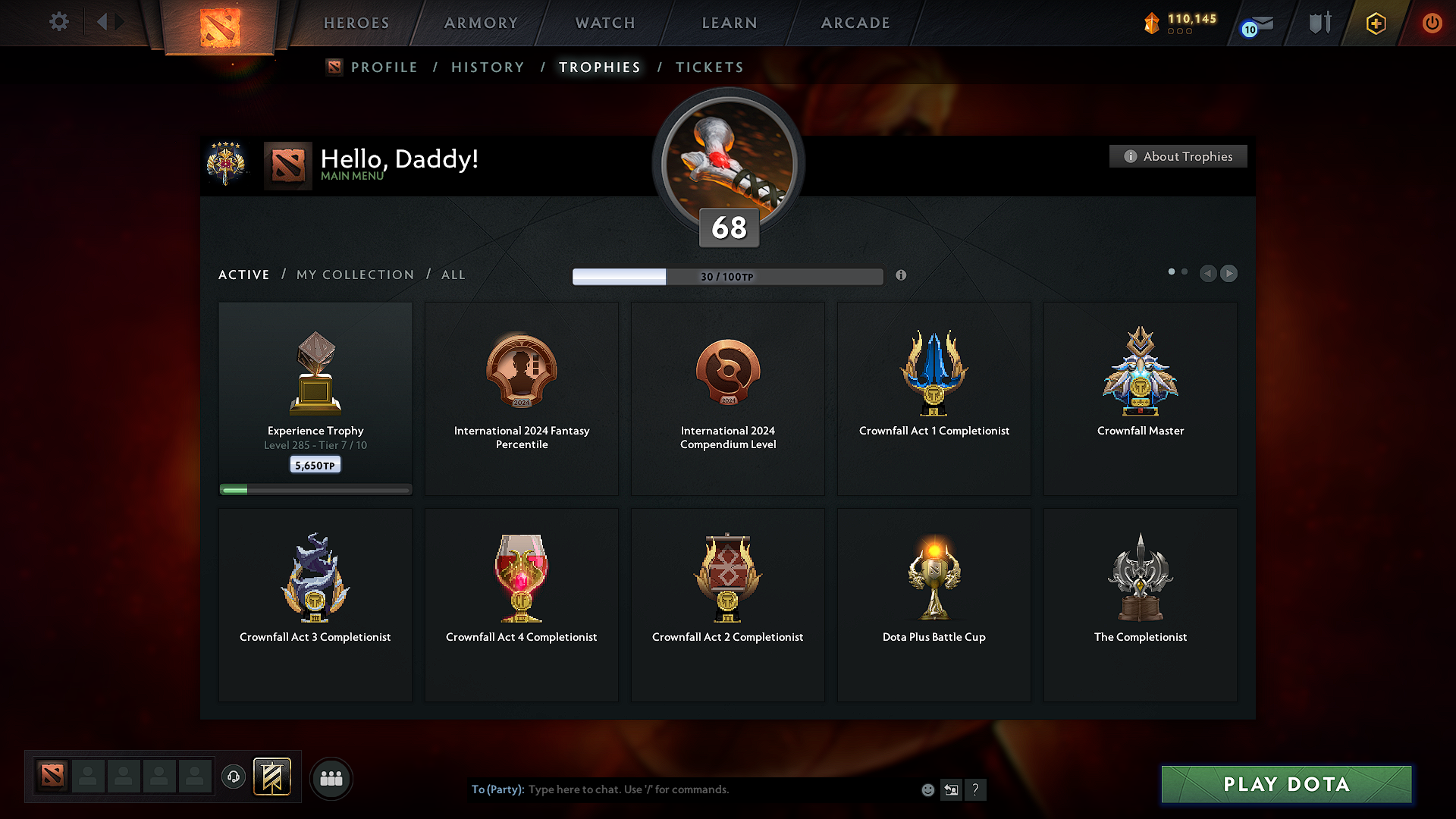Click the voice chat headset icon
Screen dimensions: 1456x819
click(x=233, y=778)
